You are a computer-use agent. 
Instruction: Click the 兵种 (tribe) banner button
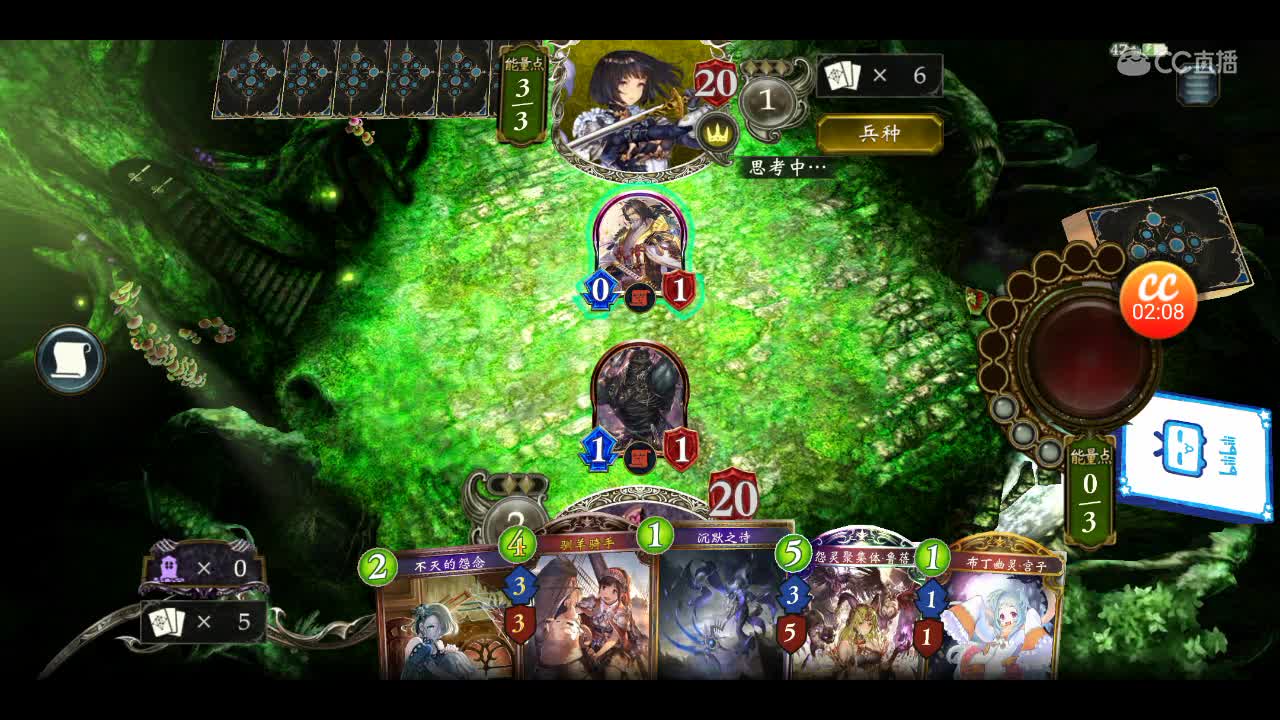[880, 133]
